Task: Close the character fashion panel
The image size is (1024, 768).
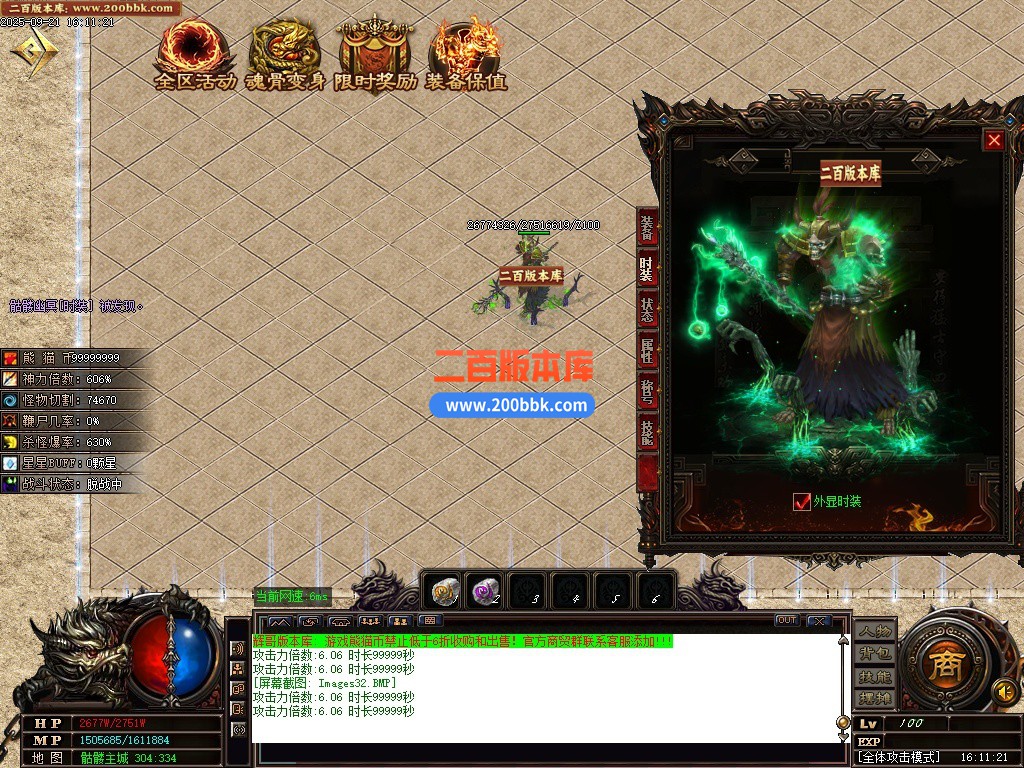Action: point(994,141)
